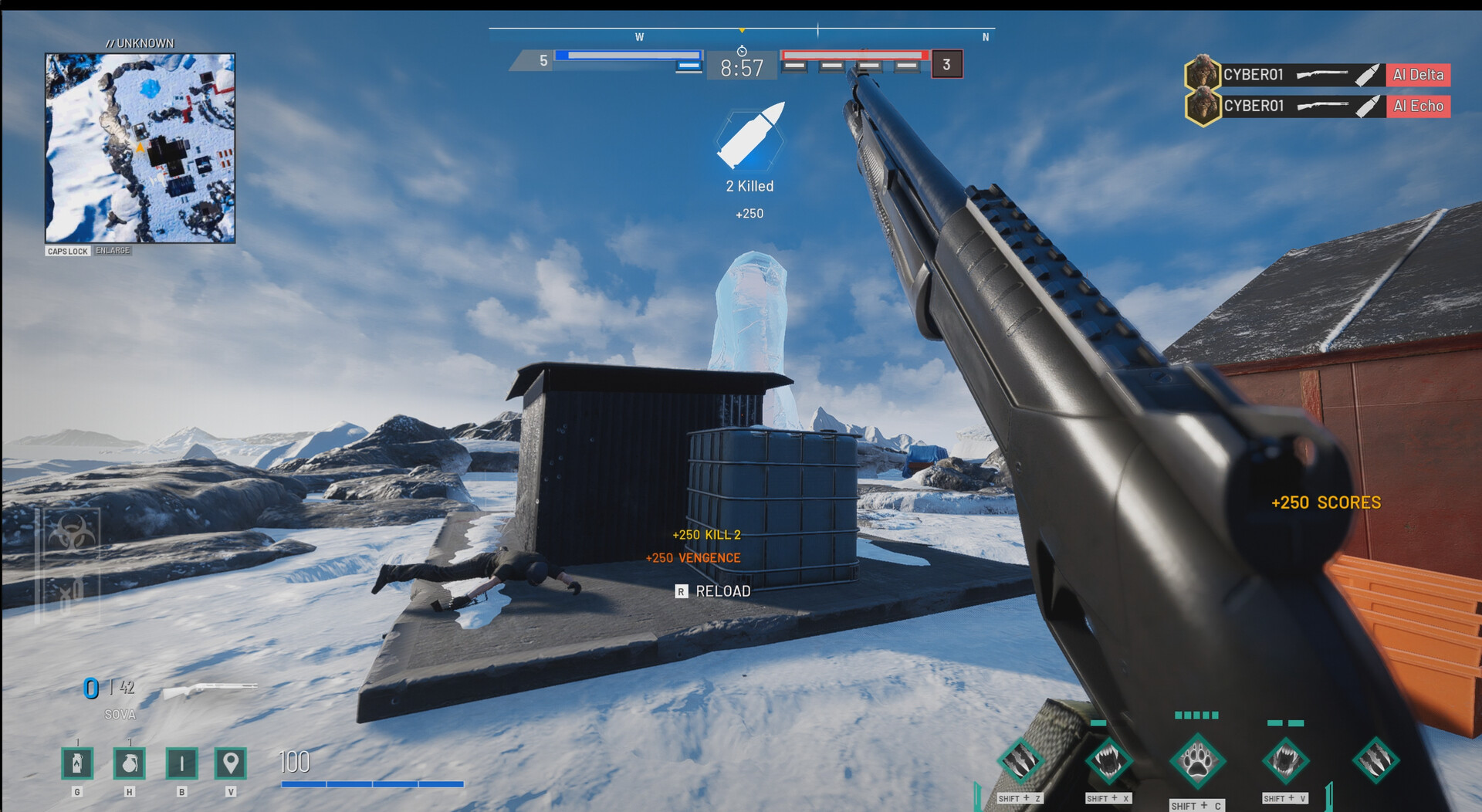Viewport: 1482px width, 812px height.
Task: Expand the killfeed entry for AI Delta
Action: click(x=1417, y=75)
